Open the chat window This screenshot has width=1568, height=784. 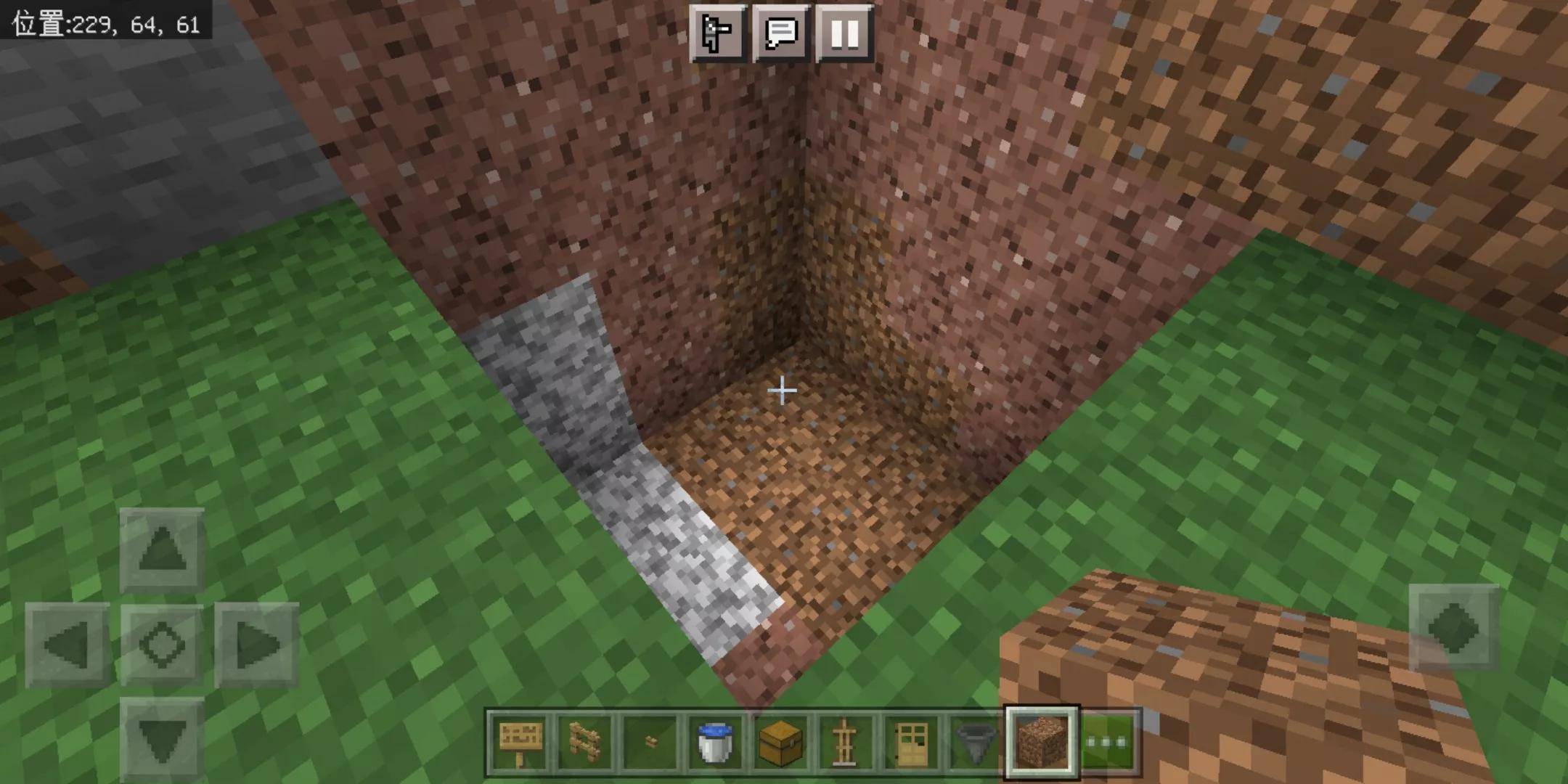pyautogui.click(x=781, y=33)
